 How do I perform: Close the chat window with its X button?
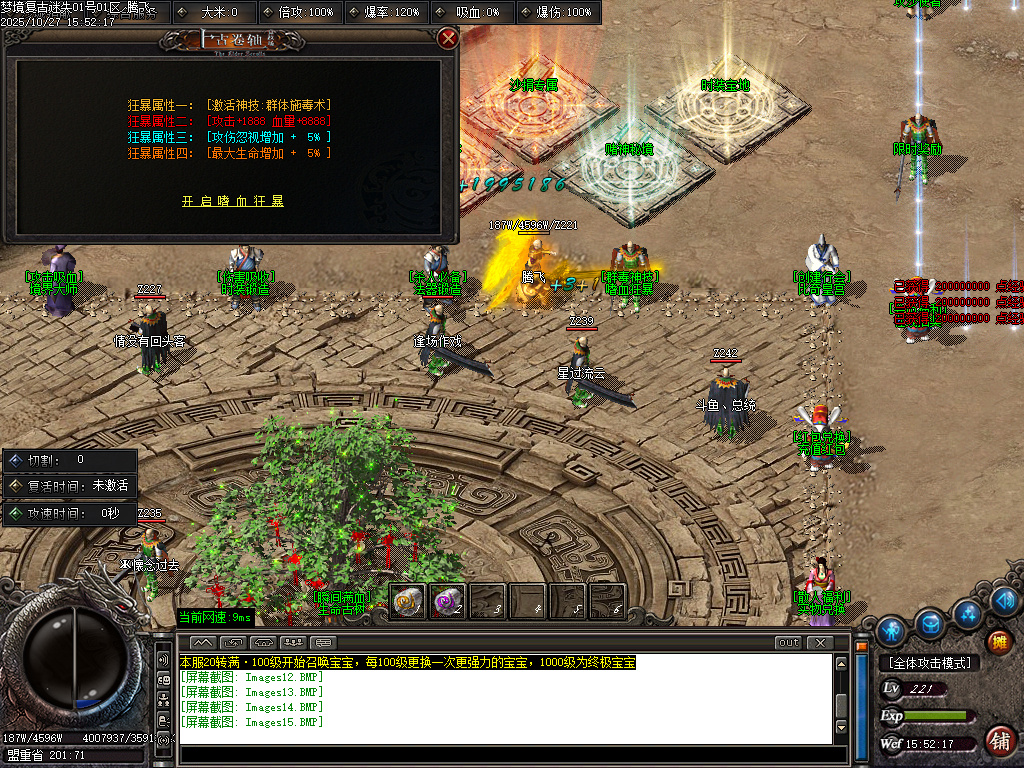[x=820, y=642]
